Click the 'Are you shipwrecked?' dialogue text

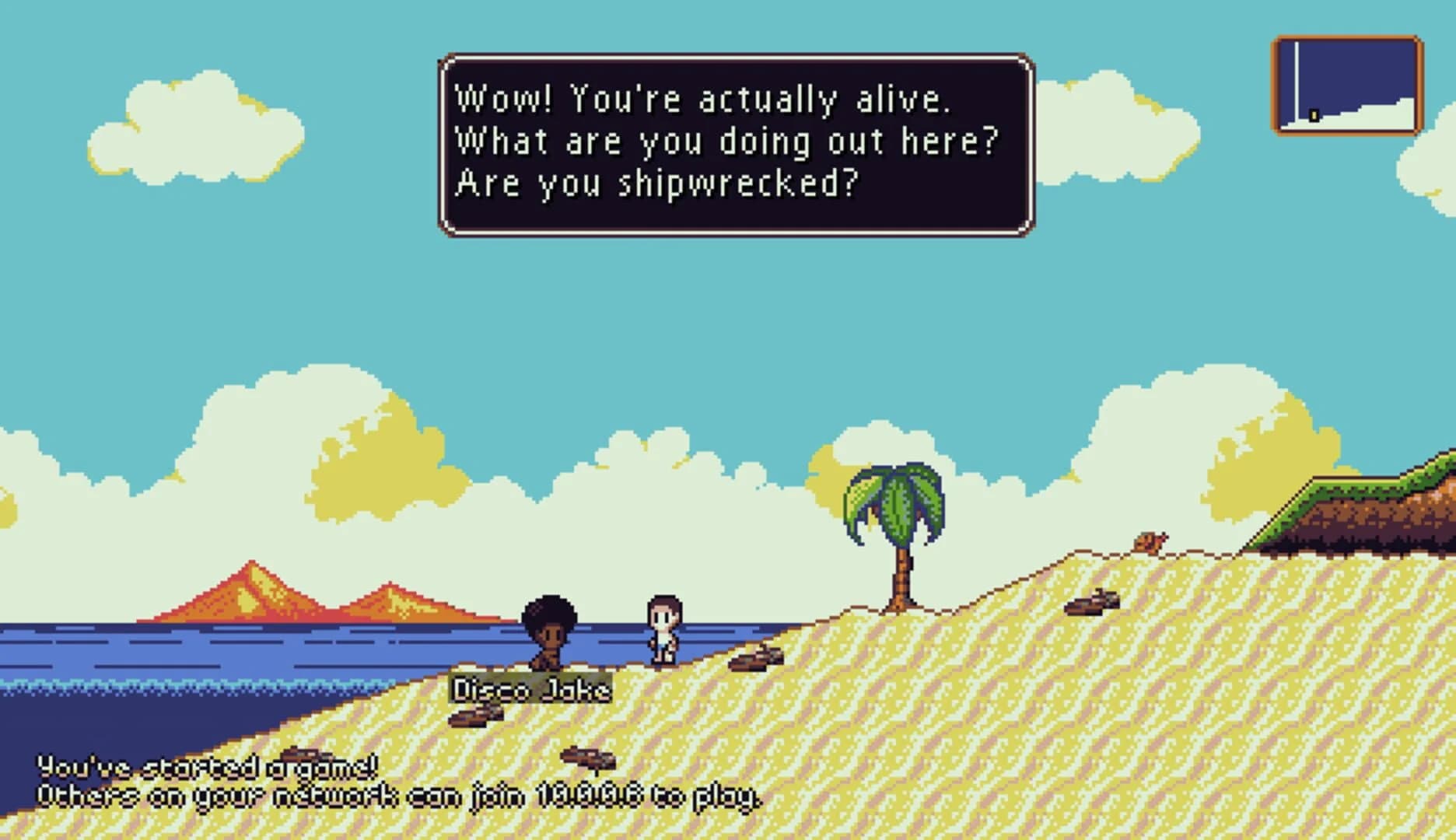[657, 183]
